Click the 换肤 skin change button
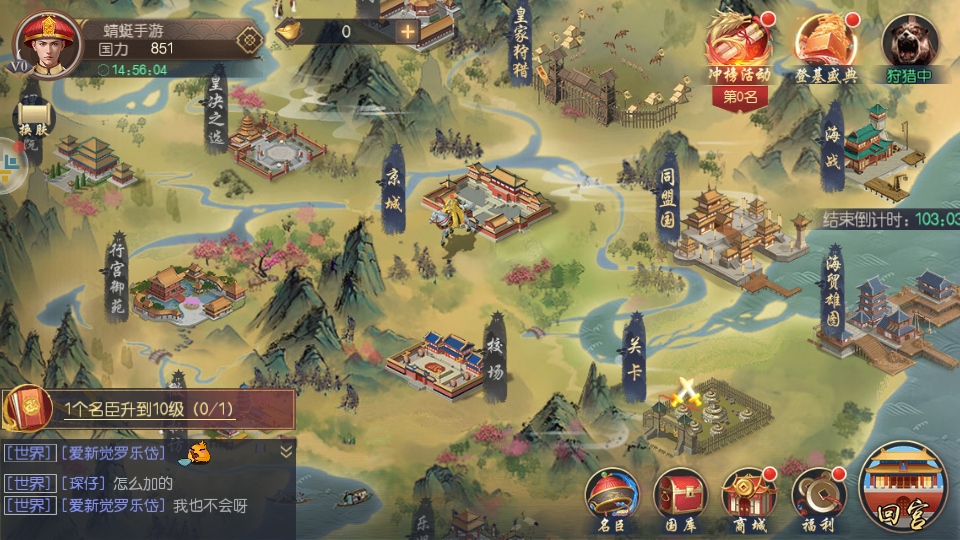Viewport: 960px width, 540px height. 33,118
